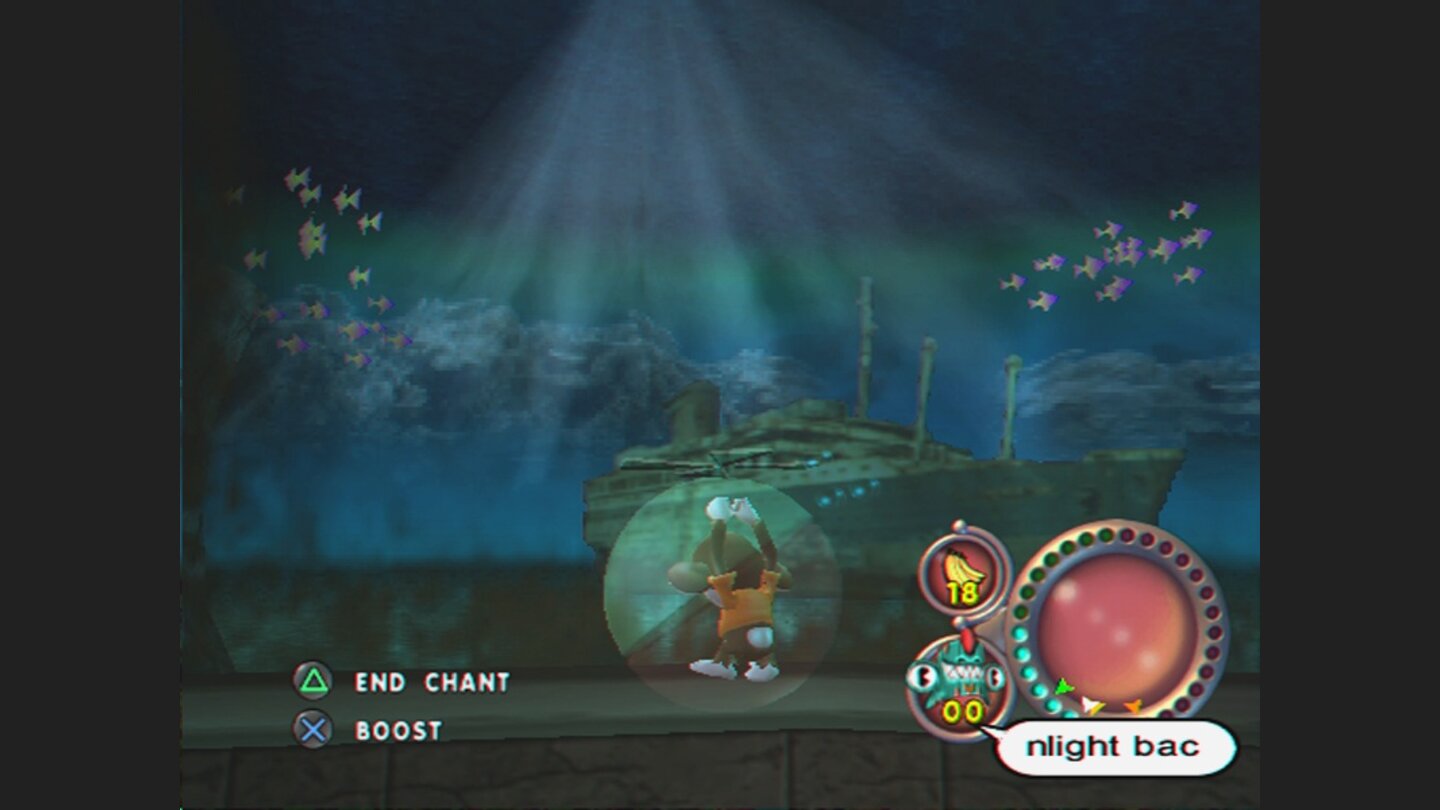Click the topmost green dot on the dial
The height and width of the screenshot is (810, 1440).
1103,534
